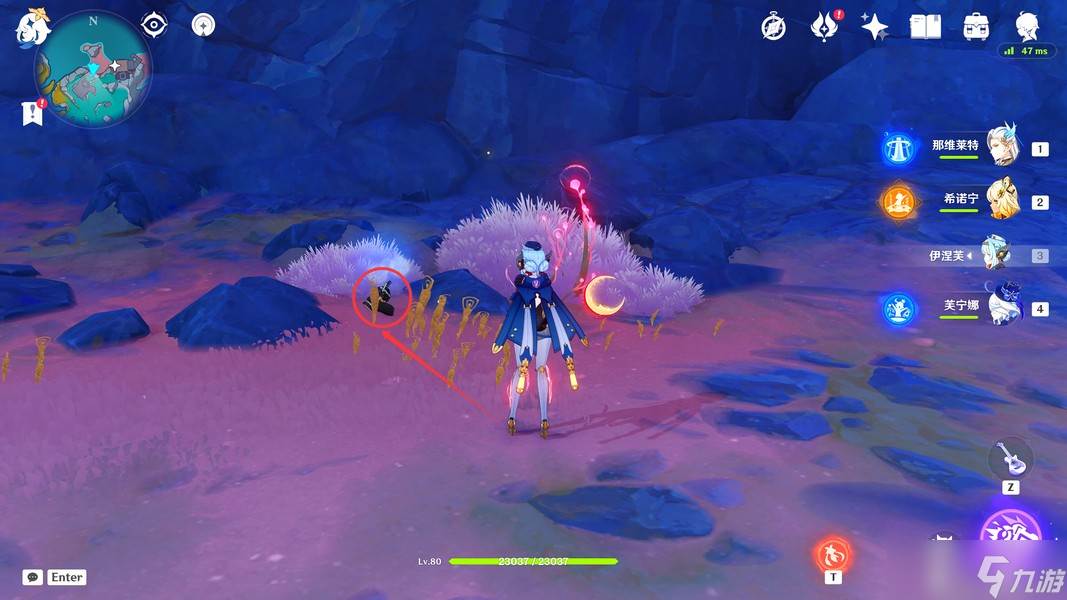Open the adventurer handbook book icon

tap(925, 27)
